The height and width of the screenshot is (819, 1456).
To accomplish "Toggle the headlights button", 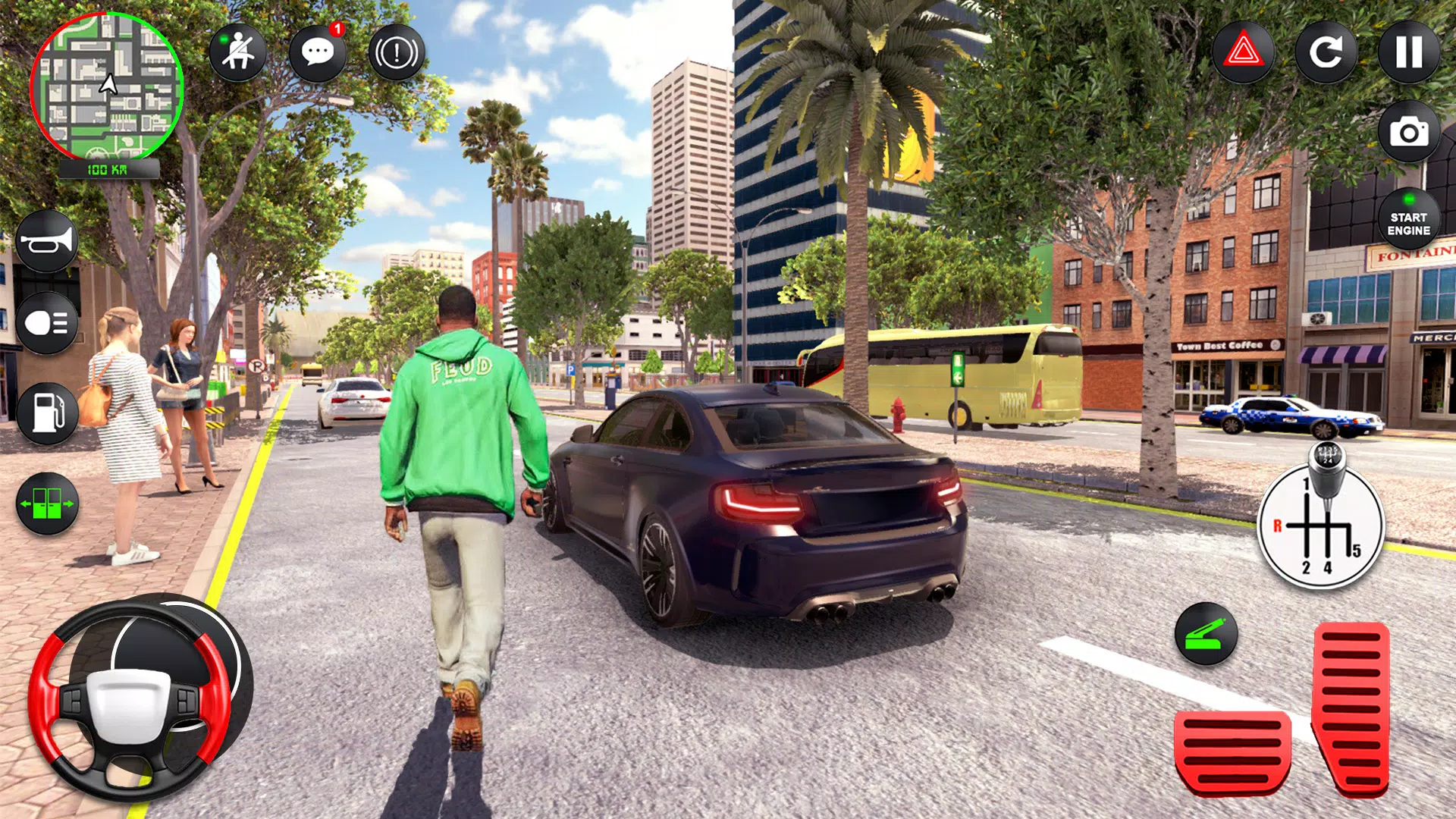I will [47, 324].
